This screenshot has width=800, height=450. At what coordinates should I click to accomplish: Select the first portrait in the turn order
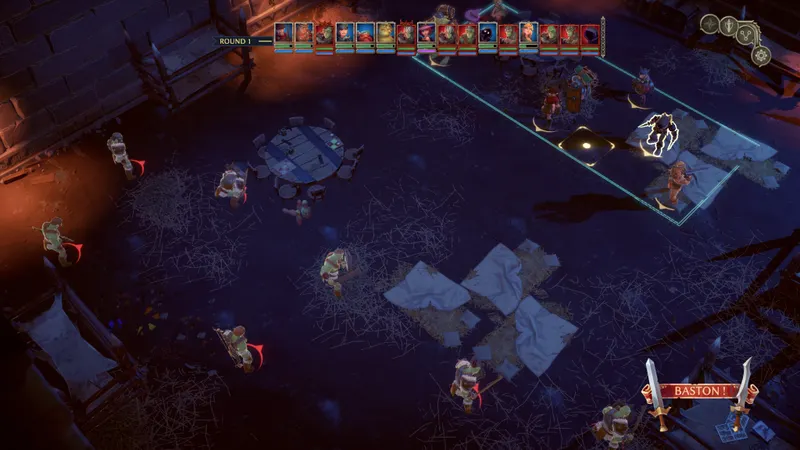click(x=284, y=35)
